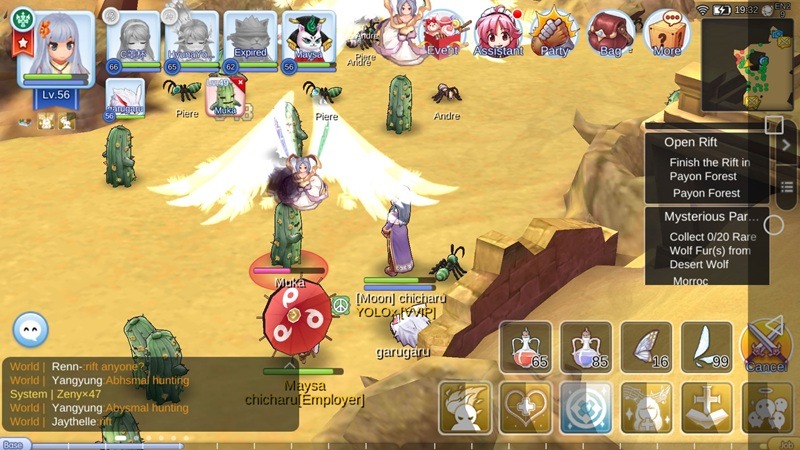The width and height of the screenshot is (800, 450).
Task: Use the white fly wing item
Action: tap(706, 347)
